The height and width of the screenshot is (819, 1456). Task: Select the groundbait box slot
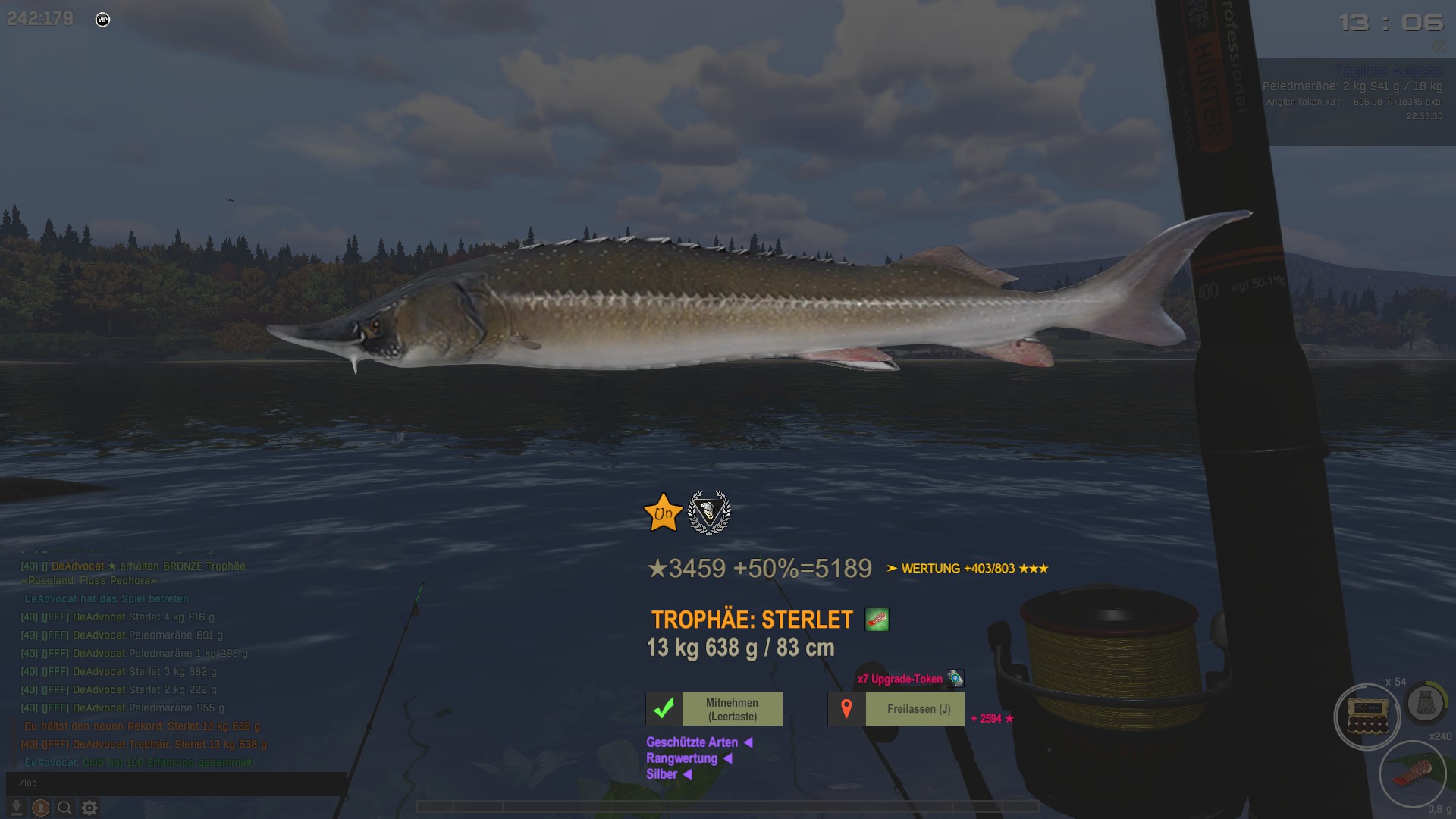tap(1367, 717)
